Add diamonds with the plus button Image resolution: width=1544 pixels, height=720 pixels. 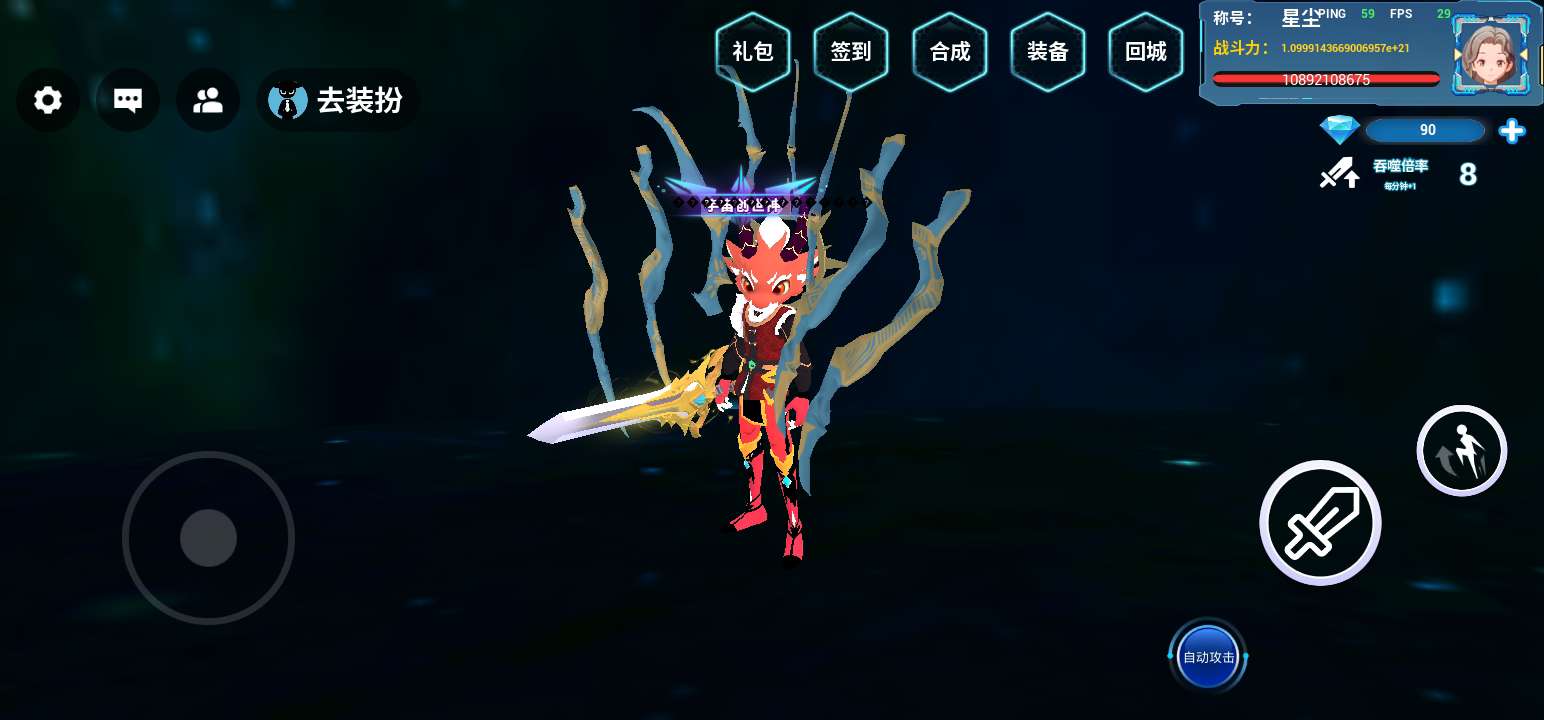[x=1512, y=130]
